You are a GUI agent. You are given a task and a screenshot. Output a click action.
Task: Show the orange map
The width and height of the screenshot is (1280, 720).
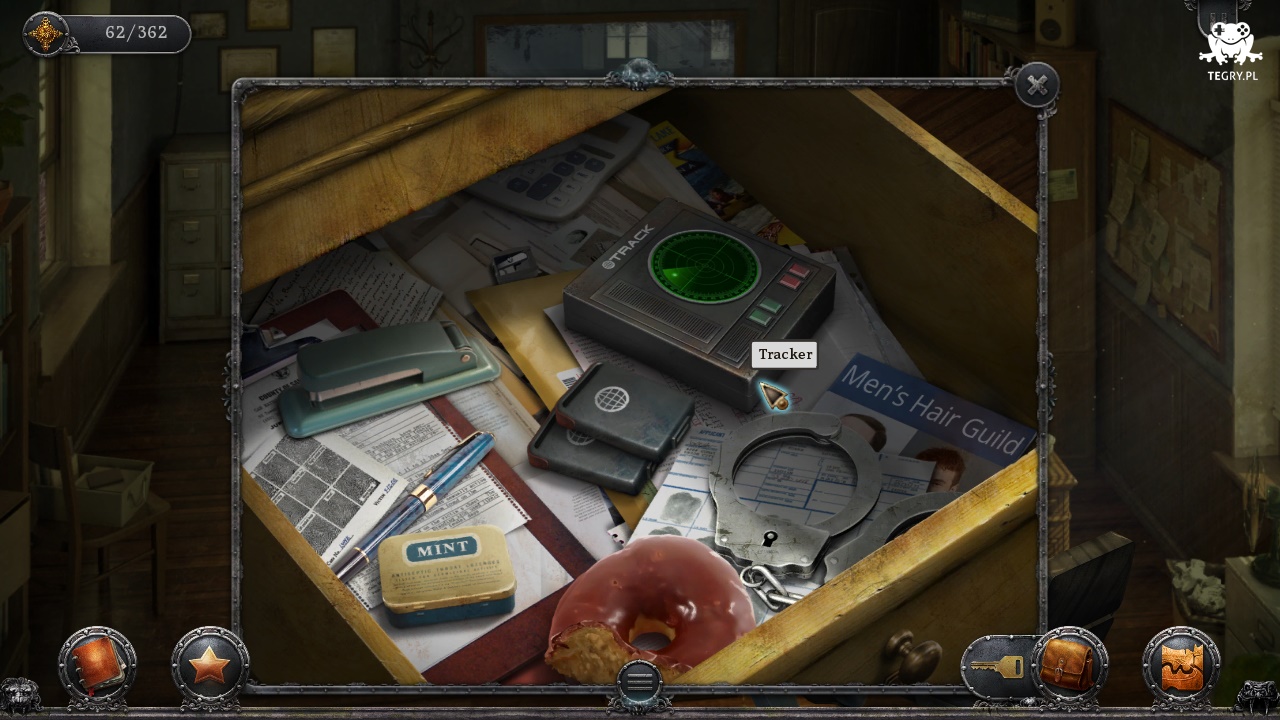point(1181,666)
